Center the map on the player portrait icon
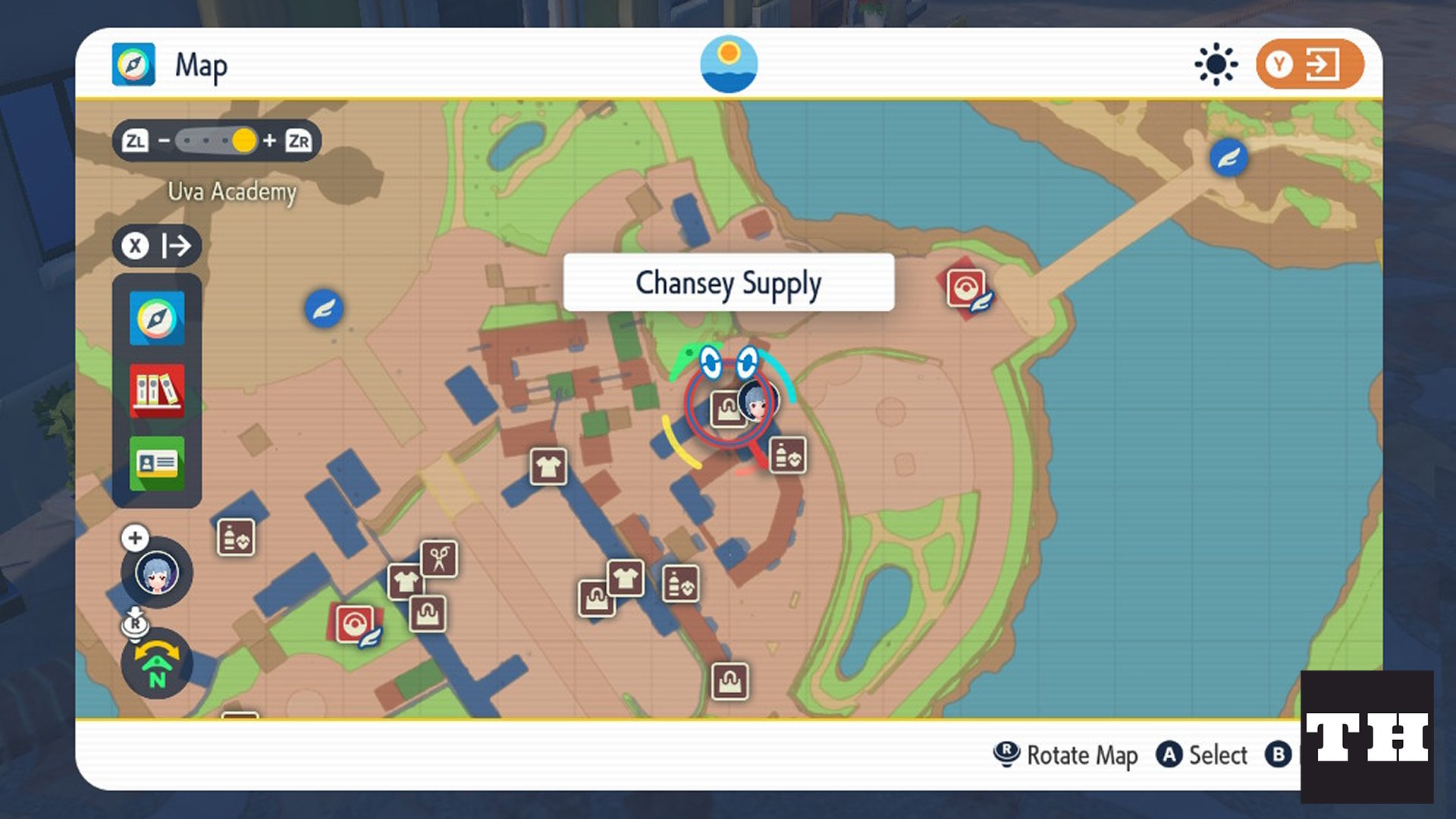The width and height of the screenshot is (1456, 819). [156, 573]
